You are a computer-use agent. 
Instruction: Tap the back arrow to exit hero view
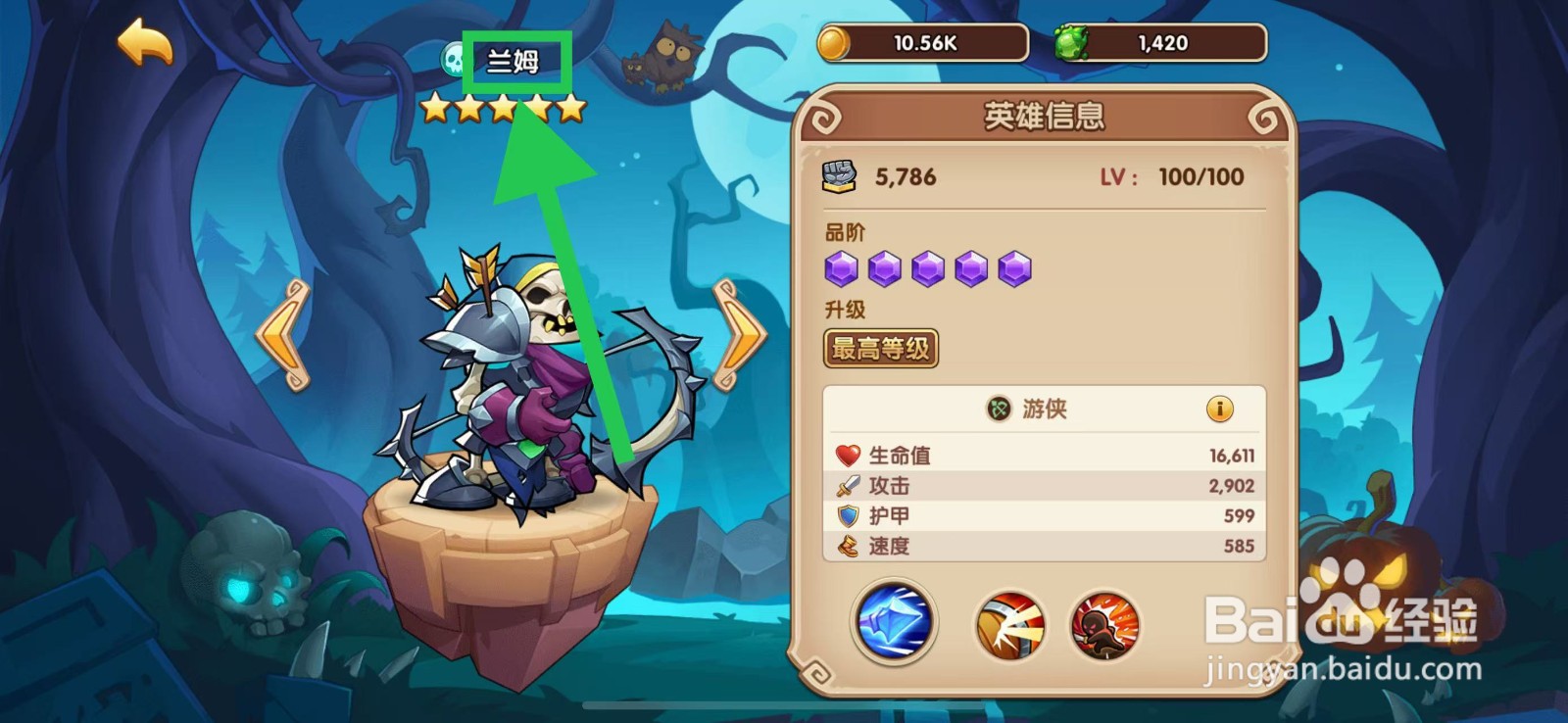pyautogui.click(x=145, y=43)
